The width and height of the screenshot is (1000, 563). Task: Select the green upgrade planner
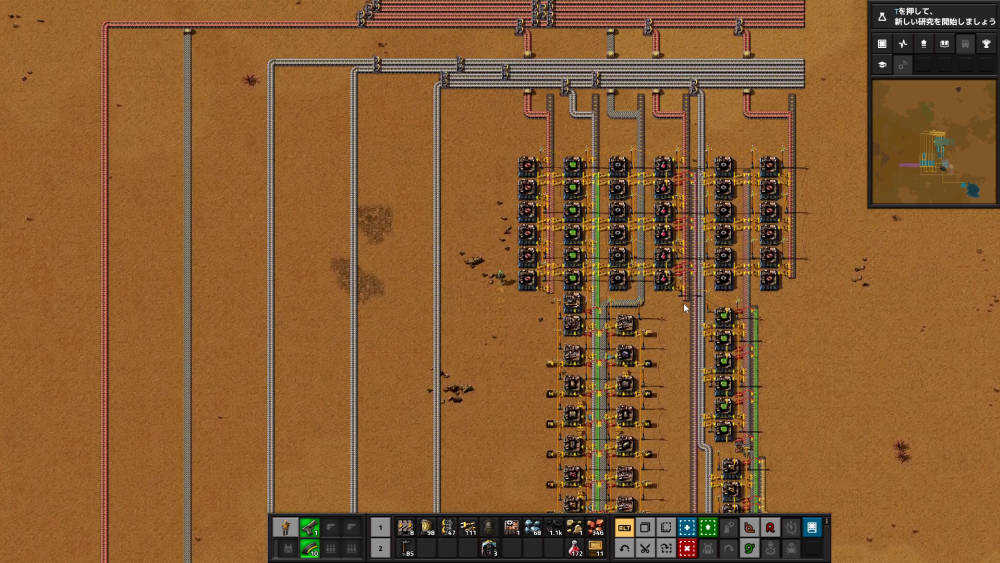[708, 527]
